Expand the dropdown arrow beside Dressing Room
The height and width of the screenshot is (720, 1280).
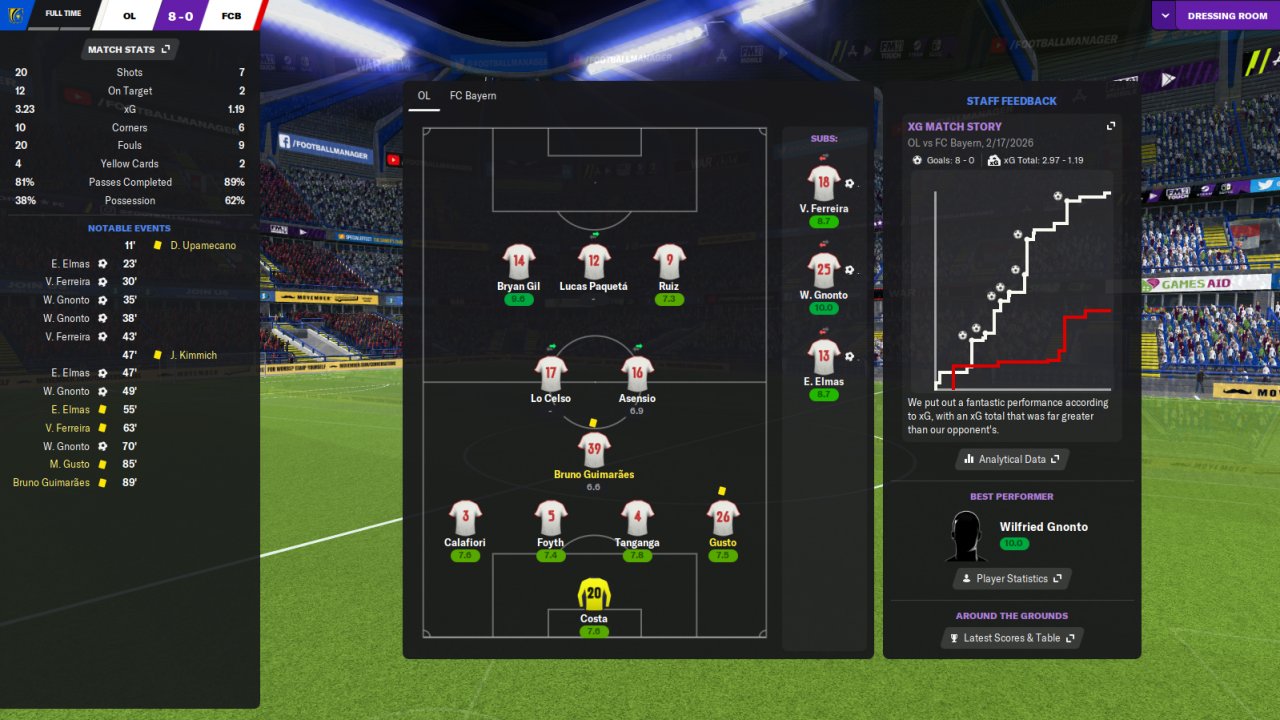click(1165, 16)
